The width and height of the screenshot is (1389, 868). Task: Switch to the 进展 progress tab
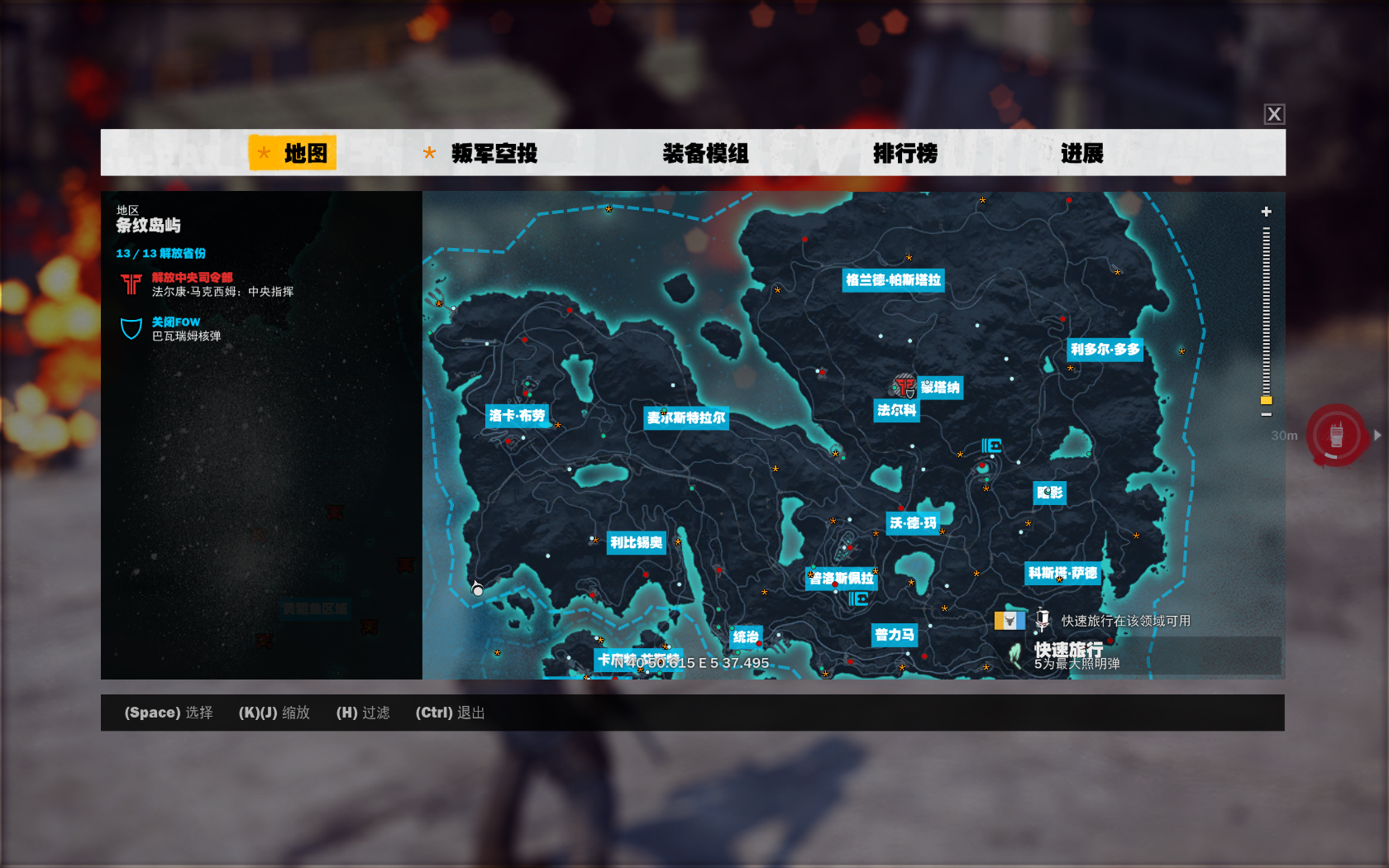point(1081,153)
